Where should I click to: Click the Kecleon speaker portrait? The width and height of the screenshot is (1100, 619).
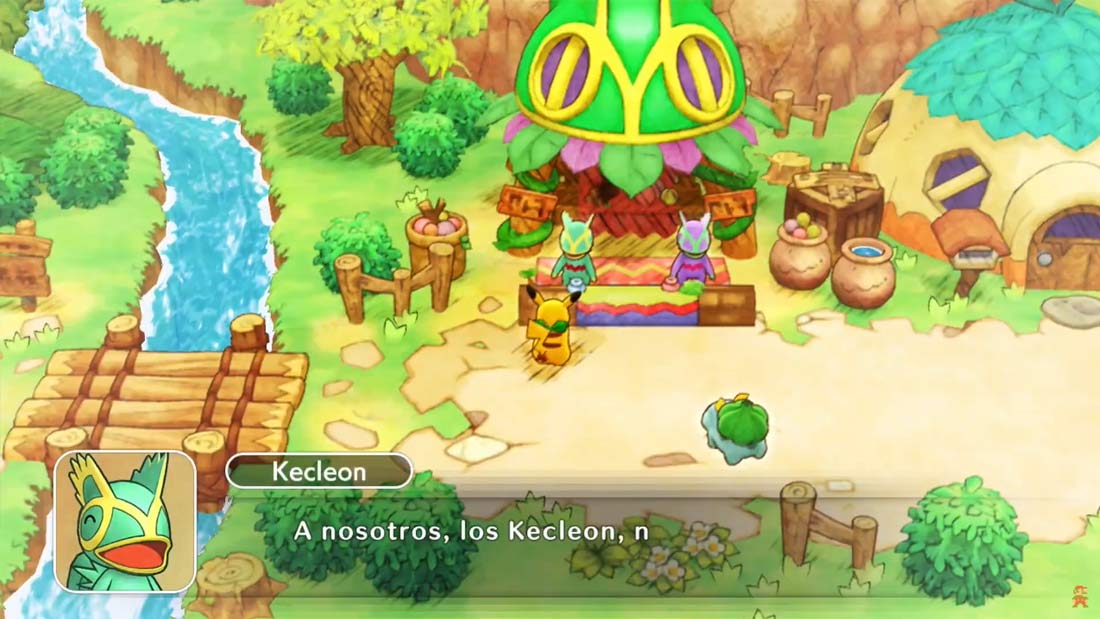pyautogui.click(x=125, y=521)
